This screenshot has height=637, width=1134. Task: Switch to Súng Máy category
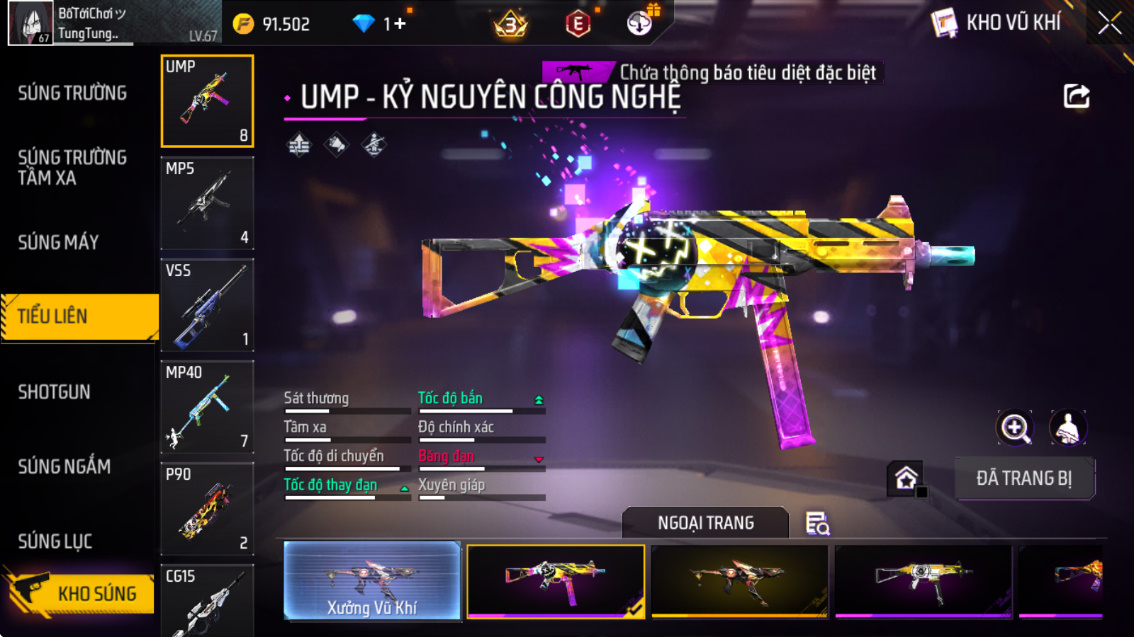[x=58, y=242]
